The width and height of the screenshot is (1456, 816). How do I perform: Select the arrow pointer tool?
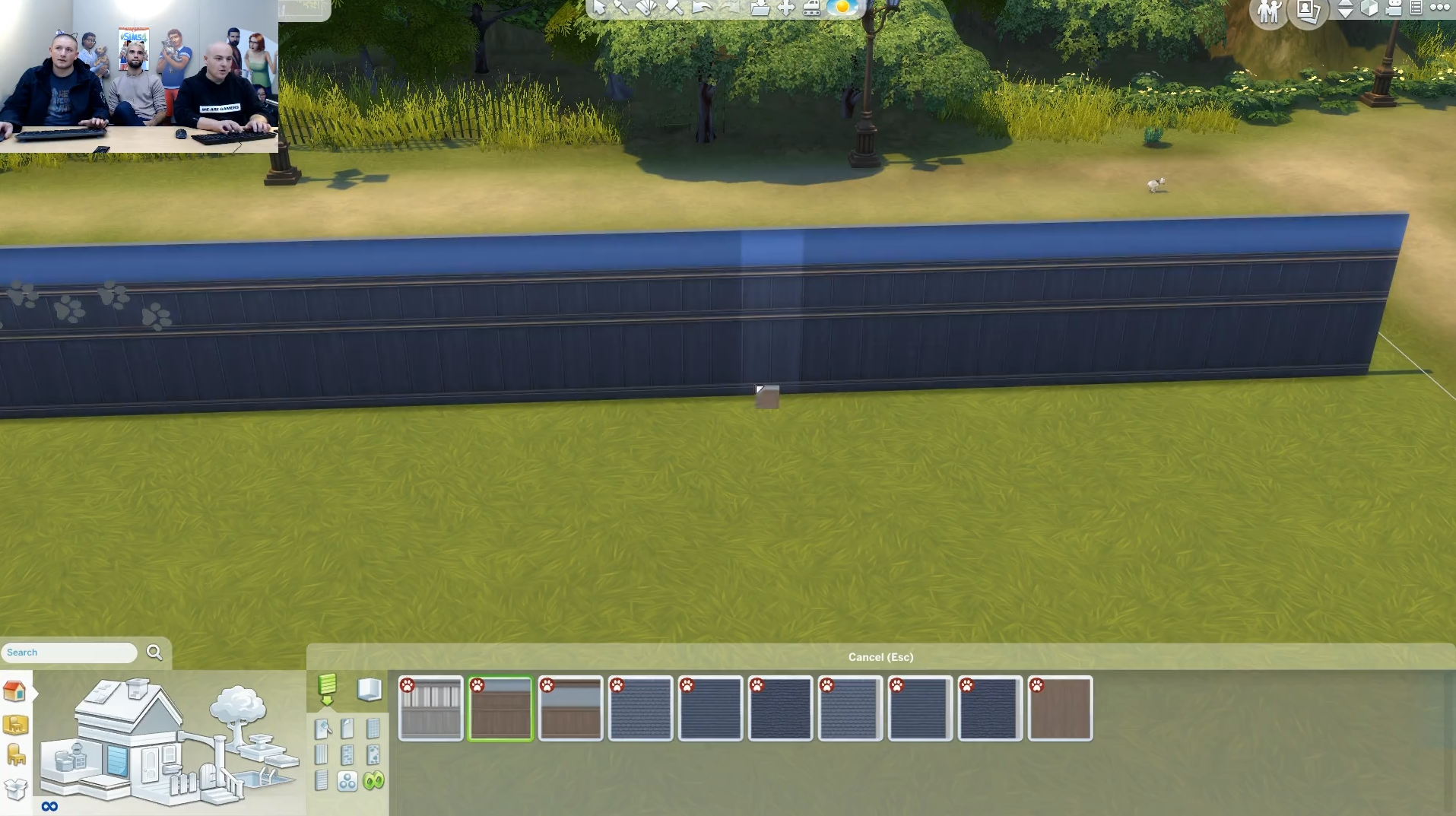[599, 8]
